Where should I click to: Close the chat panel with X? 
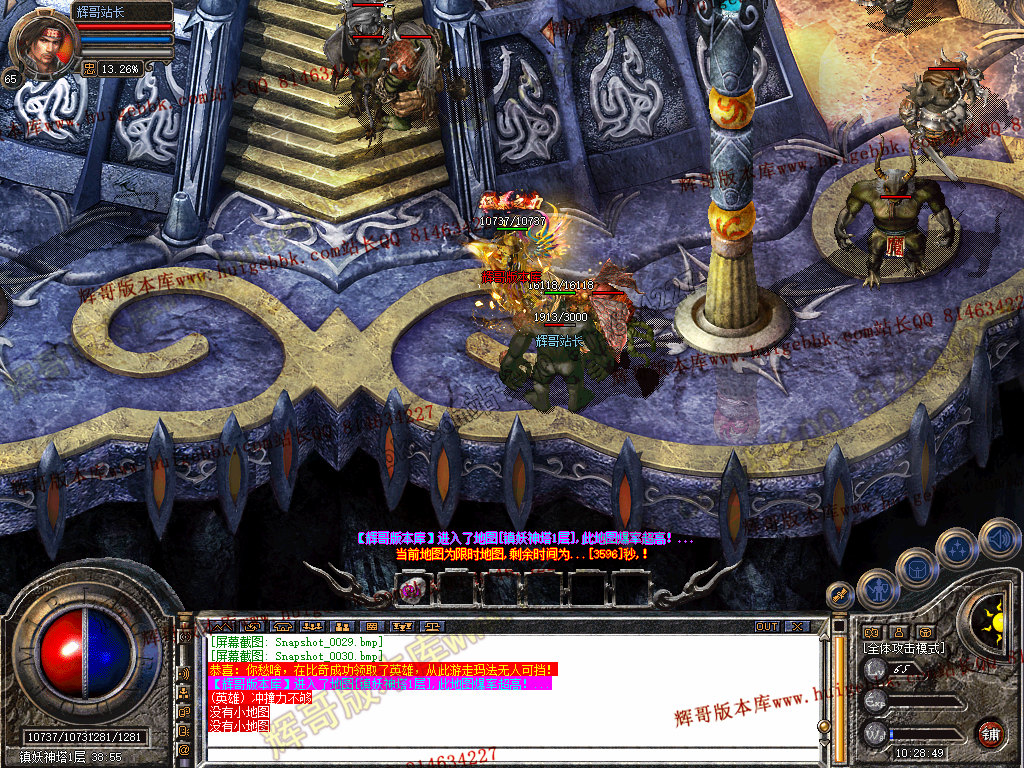point(797,627)
